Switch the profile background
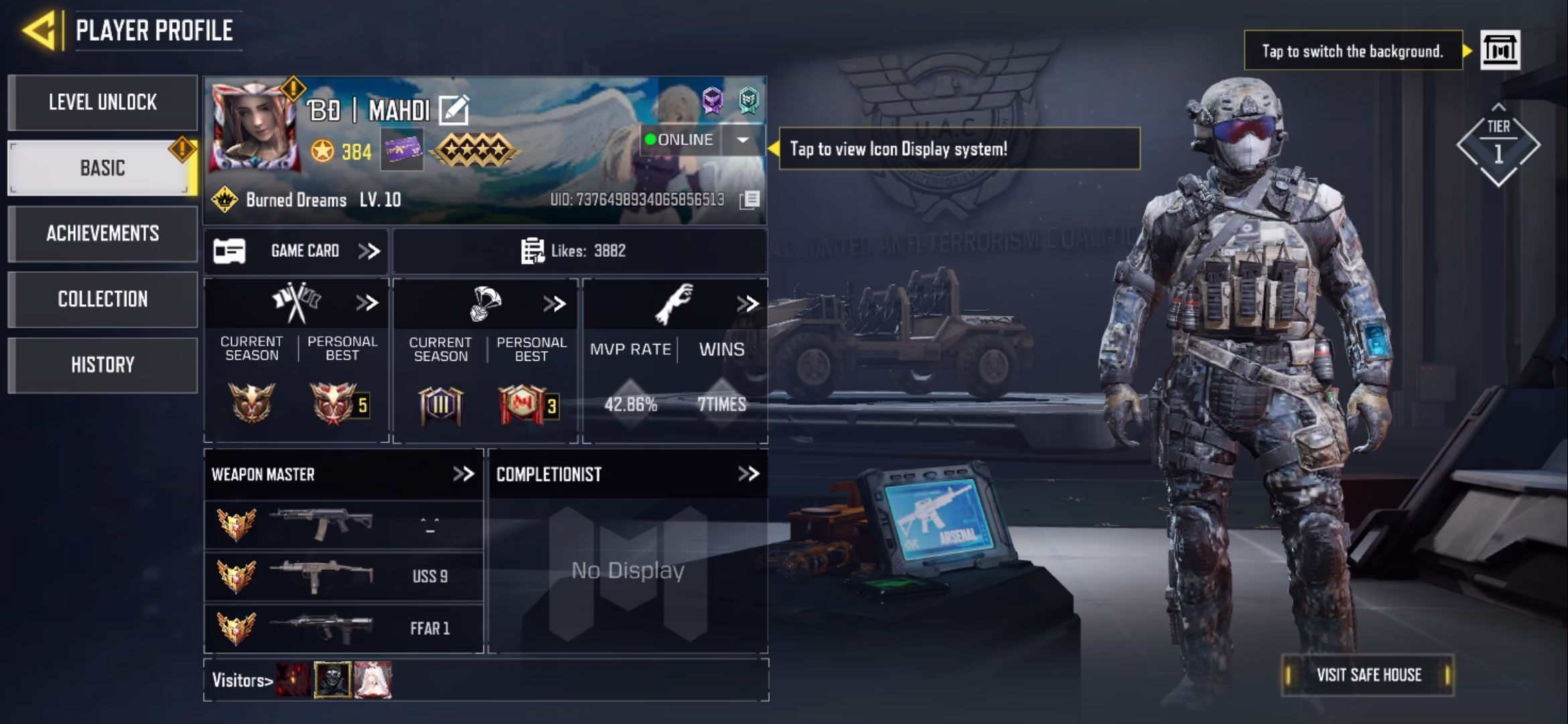Screen dimensions: 1568x724 (x=1500, y=50)
